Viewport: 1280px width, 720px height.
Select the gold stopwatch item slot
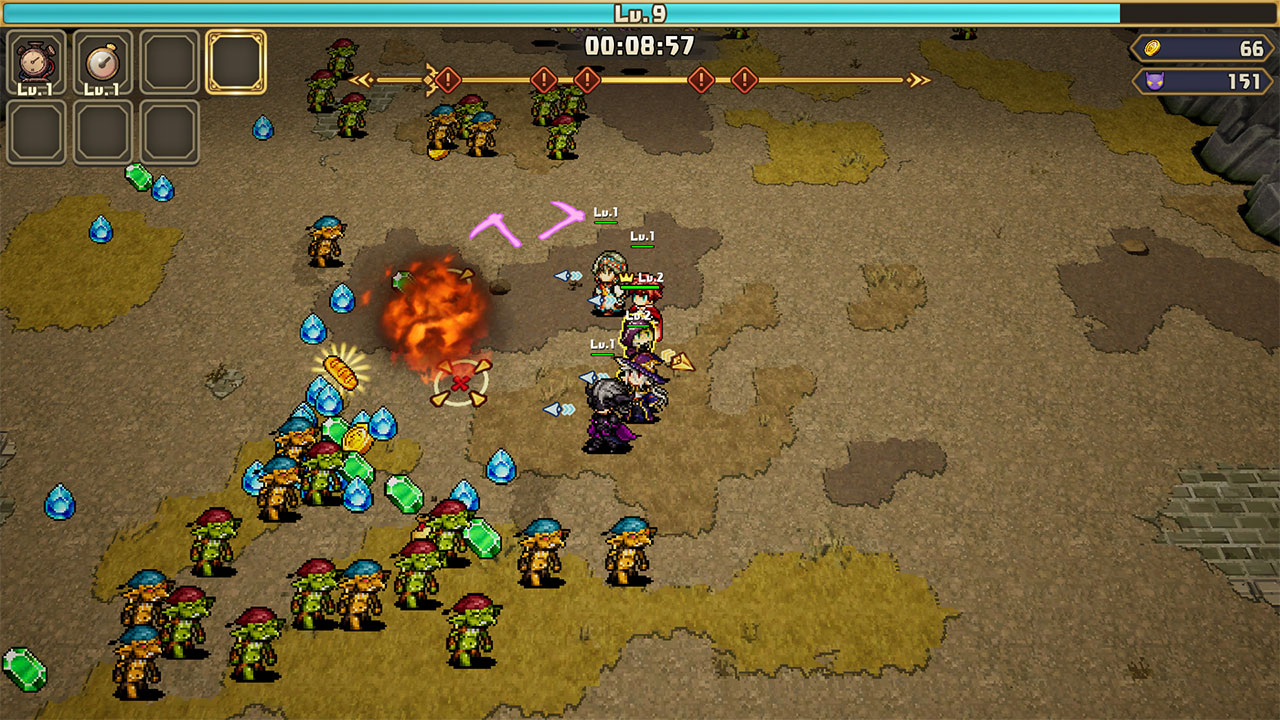pyautogui.click(x=103, y=62)
